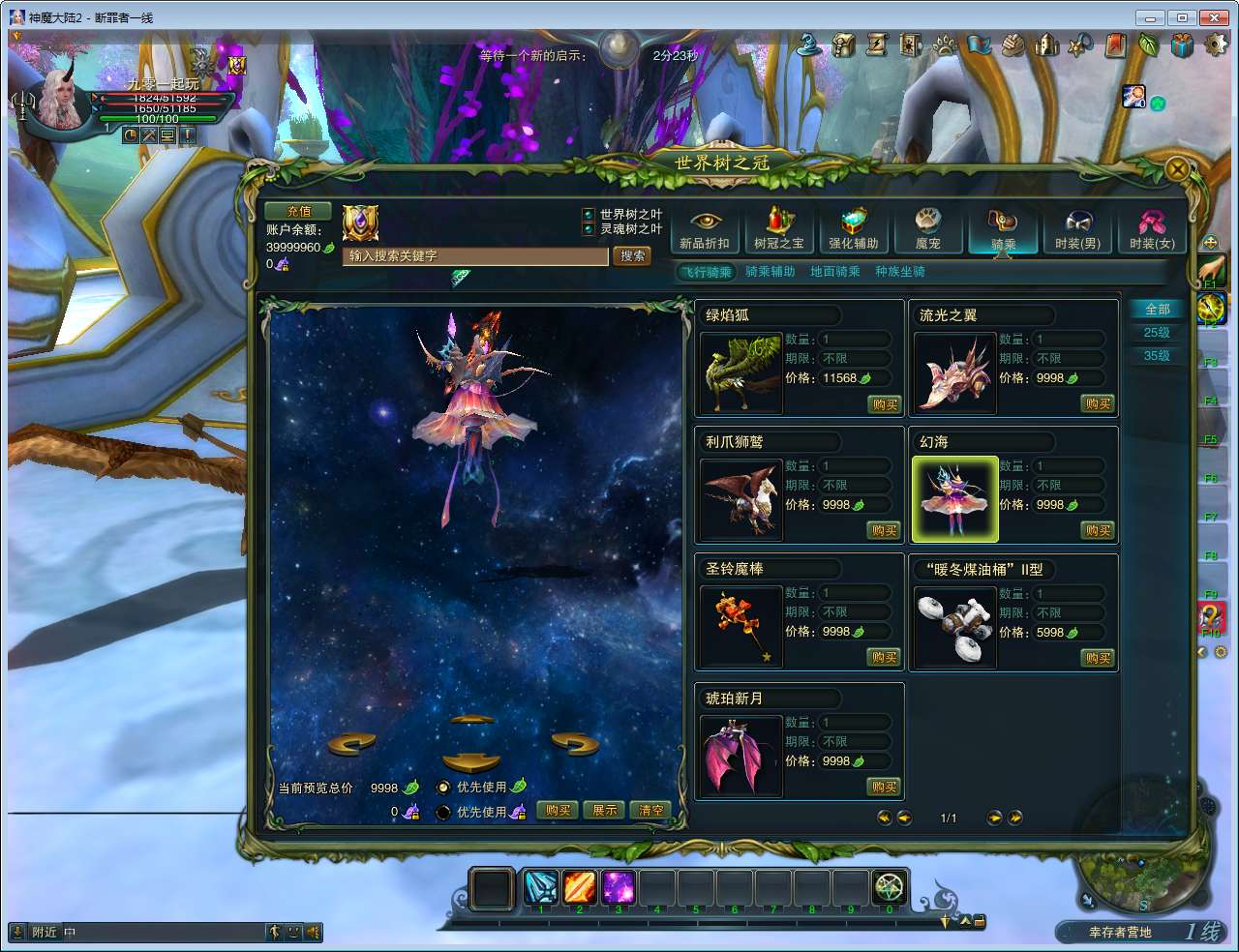The height and width of the screenshot is (952, 1239).
Task: Select the 幻海 mount thumbnail
Action: tap(955, 499)
